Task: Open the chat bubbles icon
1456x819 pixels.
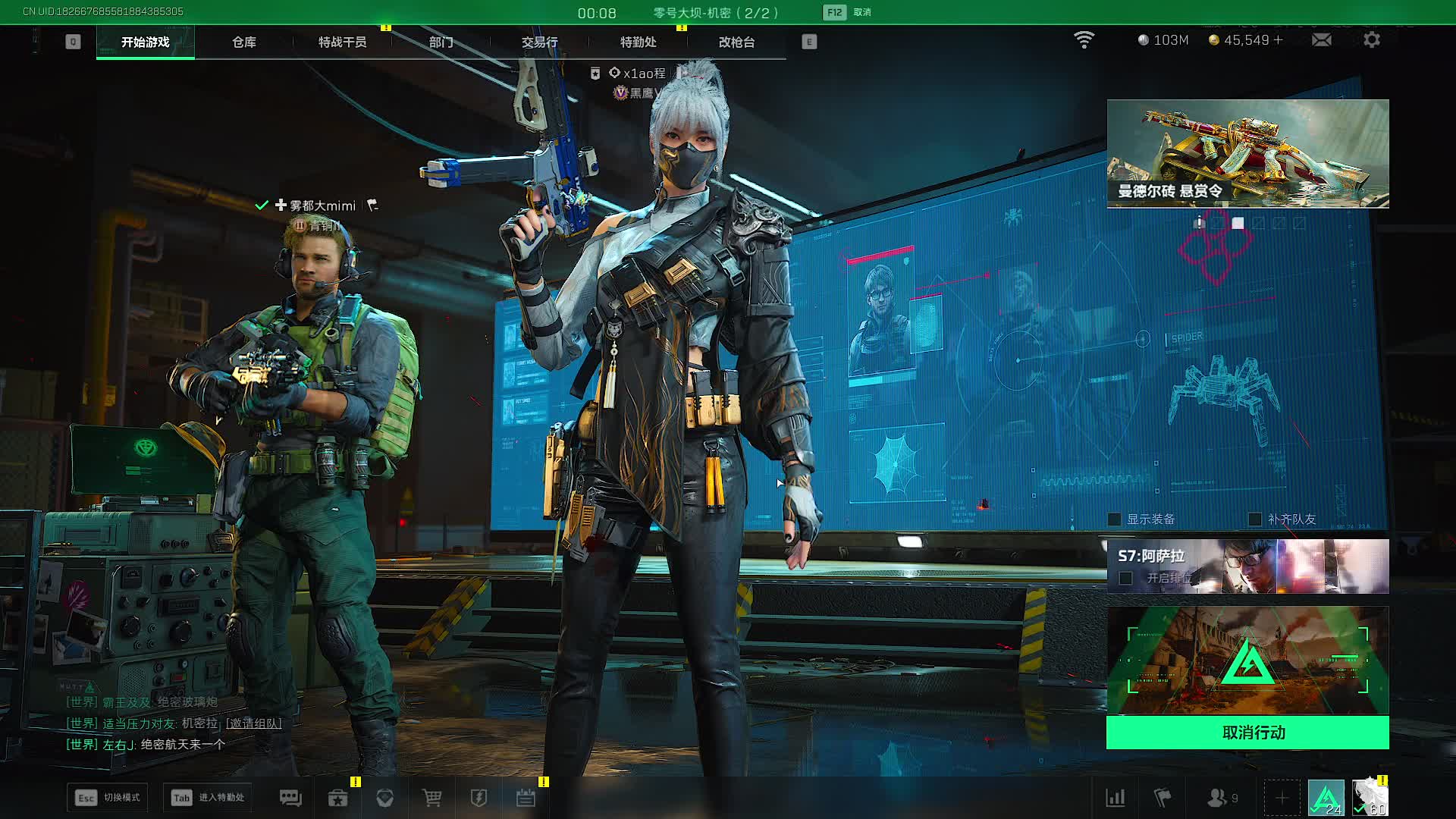Action: click(x=290, y=798)
